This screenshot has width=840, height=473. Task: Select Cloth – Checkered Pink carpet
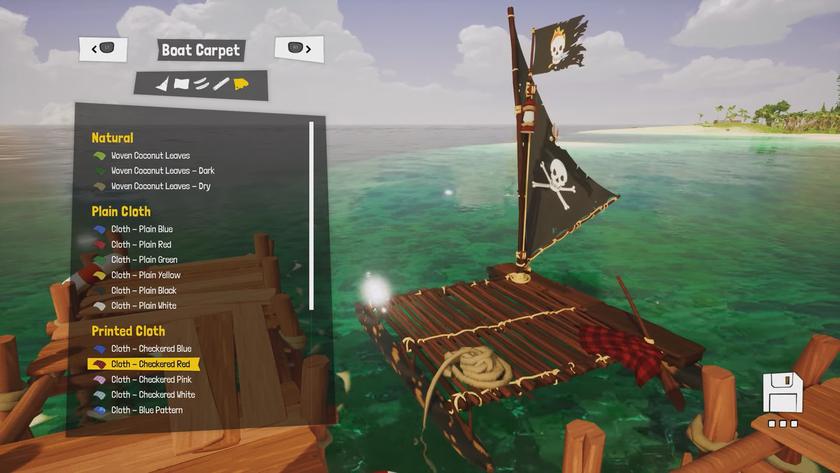(151, 380)
